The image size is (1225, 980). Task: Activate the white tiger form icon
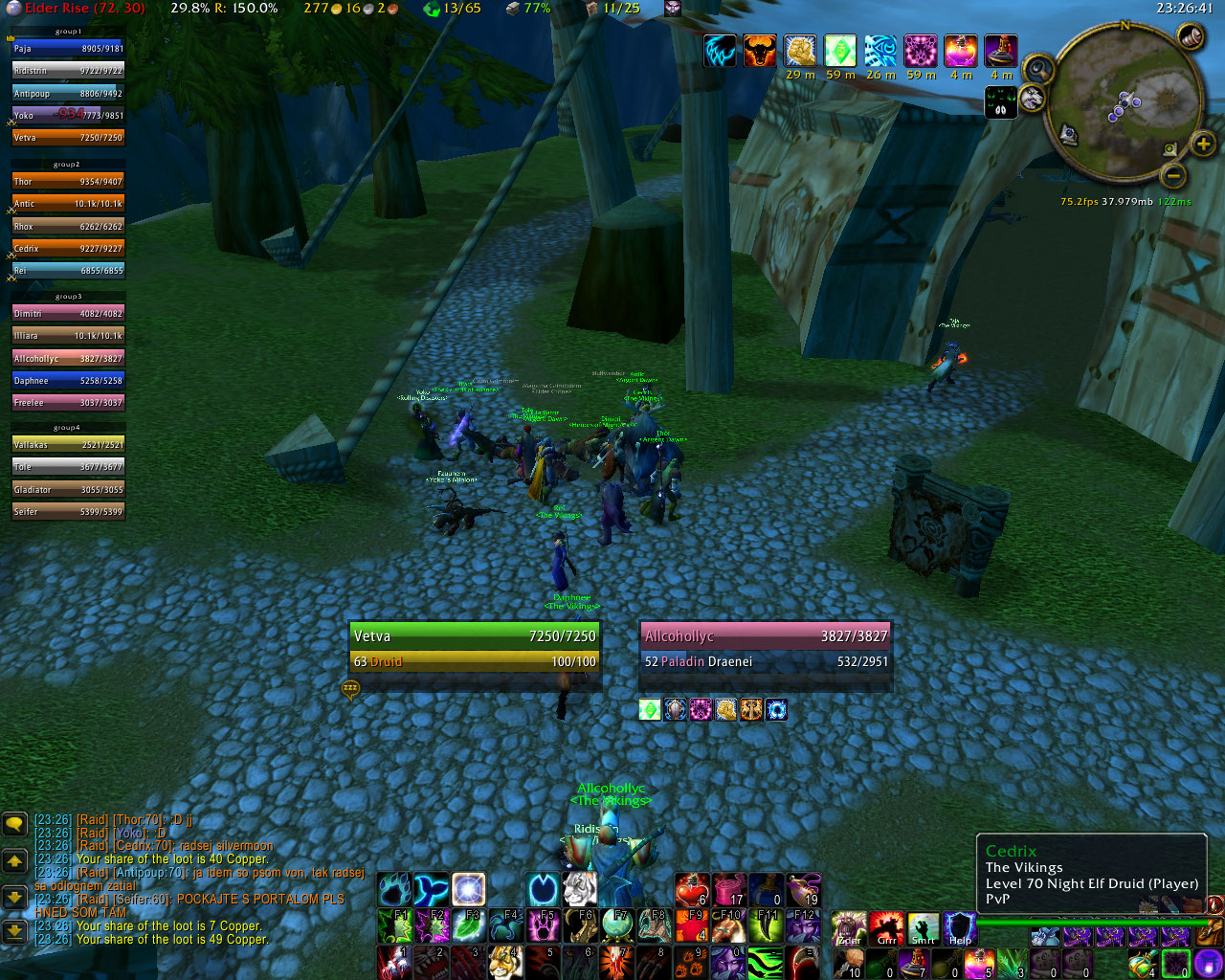pos(580,890)
